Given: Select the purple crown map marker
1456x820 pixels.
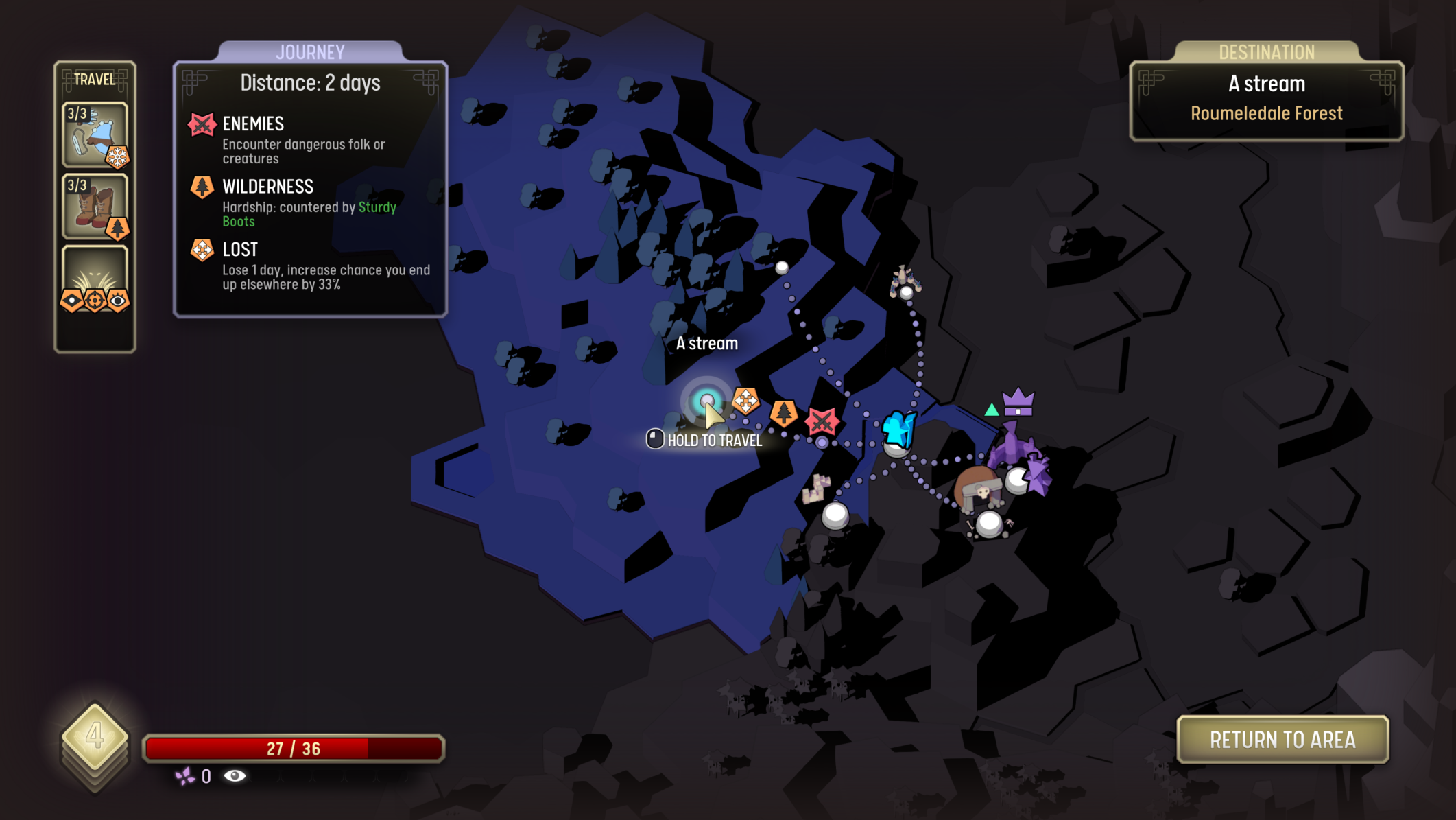Looking at the screenshot, I should pos(1018,402).
